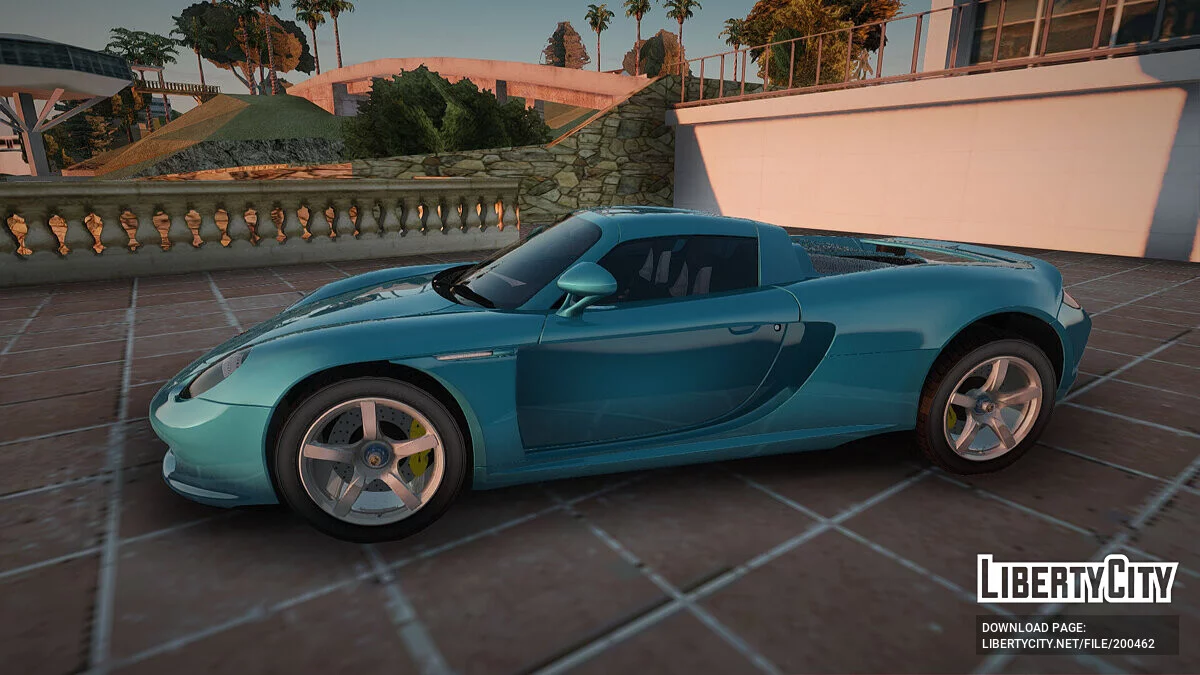This screenshot has width=1200, height=675.
Task: Open the libertycity.net/file/200462 download link
Action: point(1068,644)
